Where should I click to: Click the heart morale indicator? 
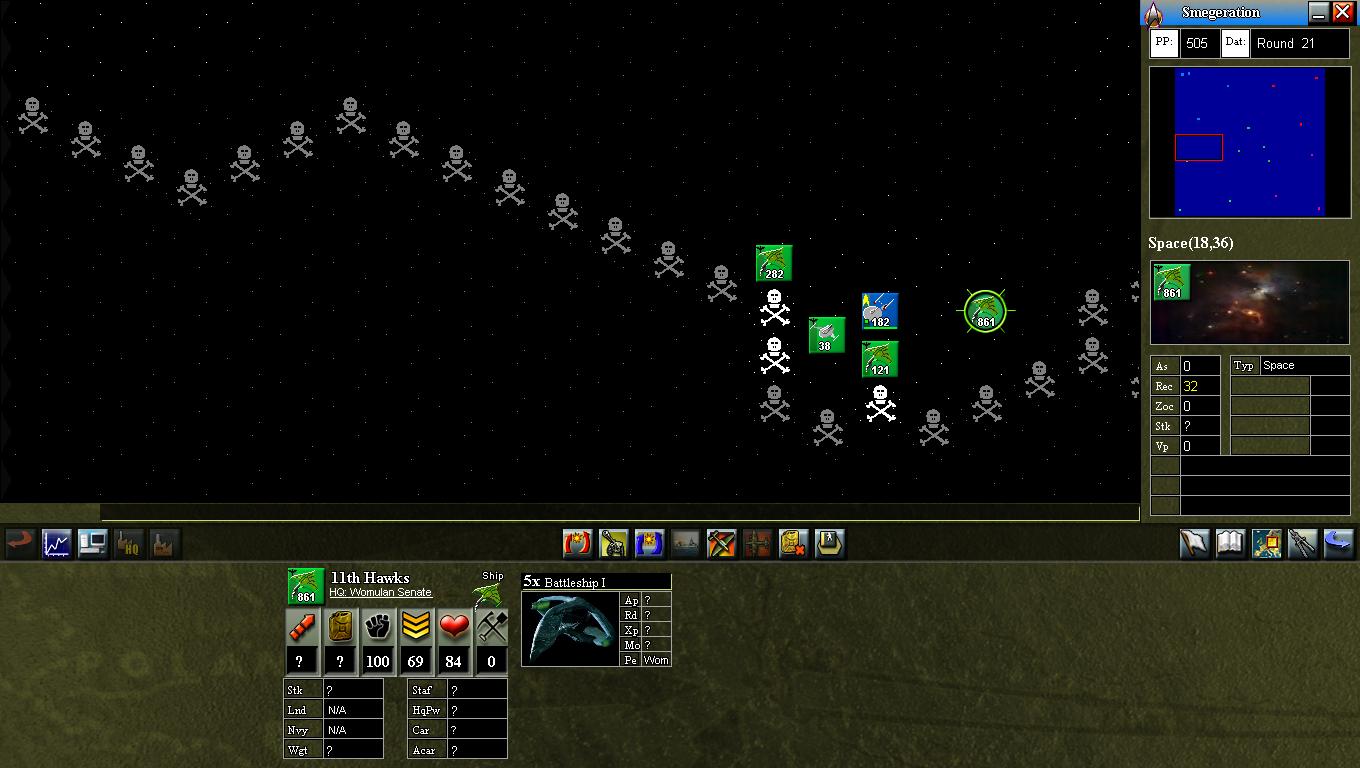point(452,628)
